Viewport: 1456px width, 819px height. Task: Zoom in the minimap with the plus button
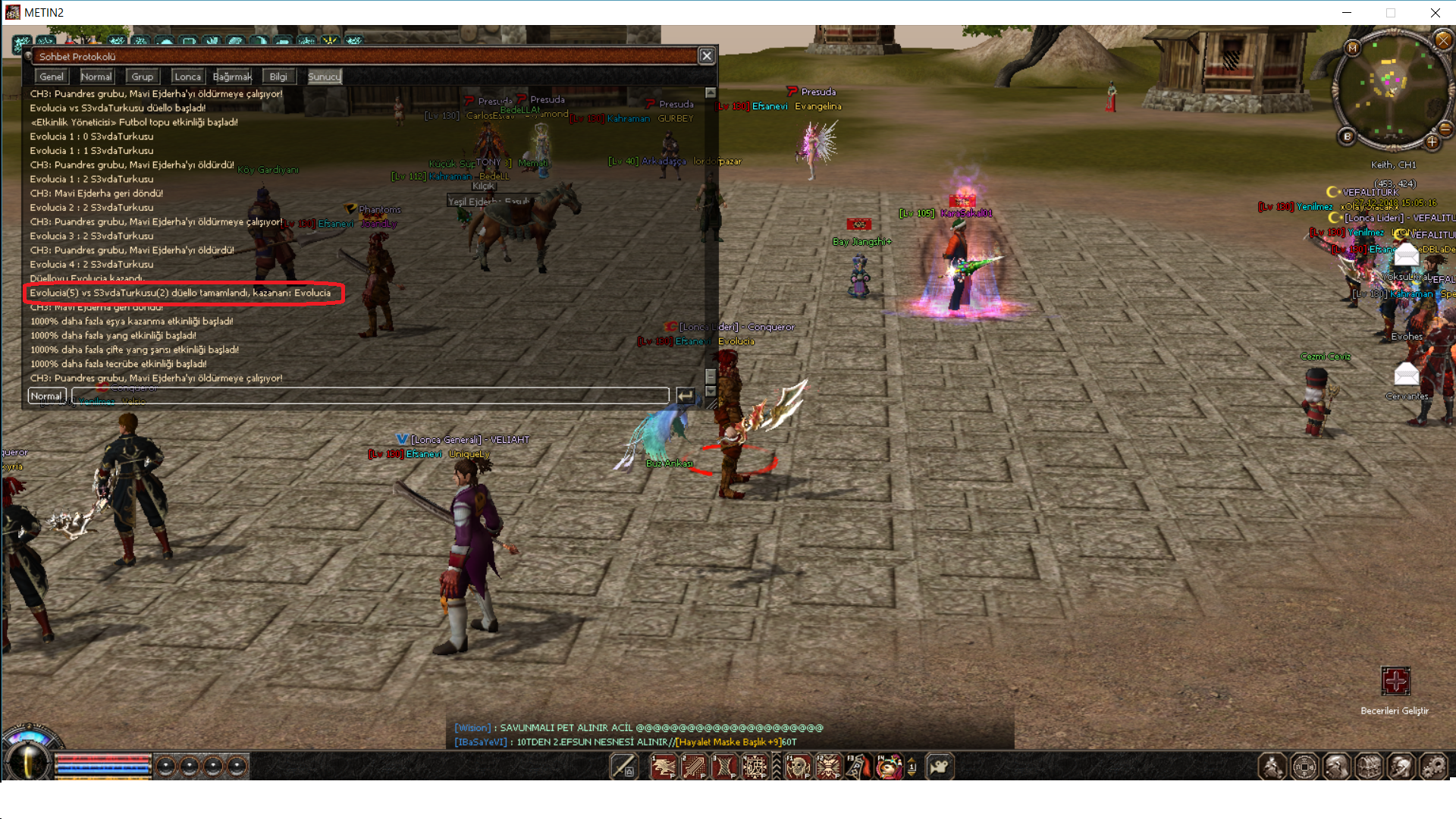[1432, 142]
